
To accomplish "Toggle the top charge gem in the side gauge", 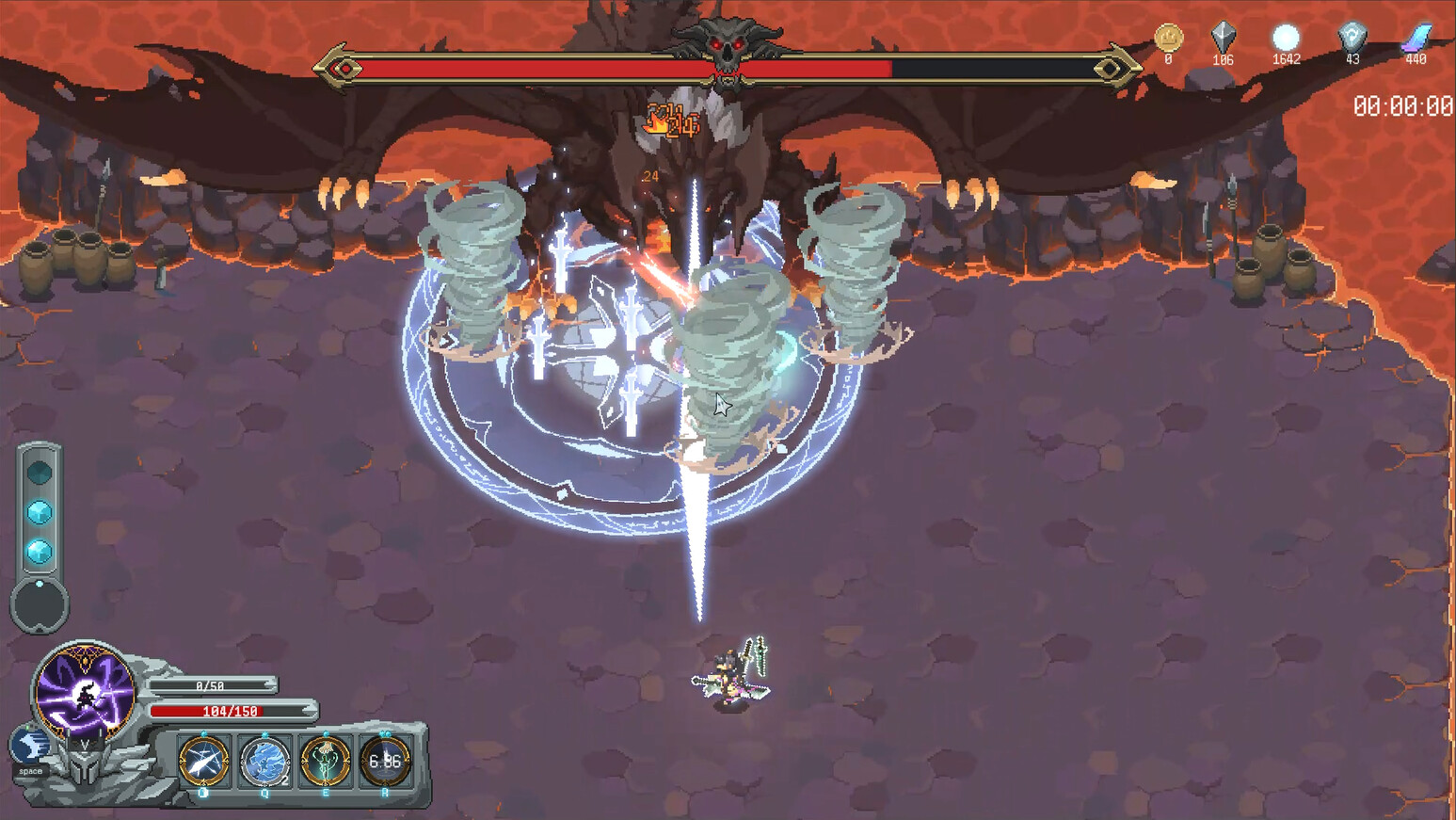I will click(40, 472).
